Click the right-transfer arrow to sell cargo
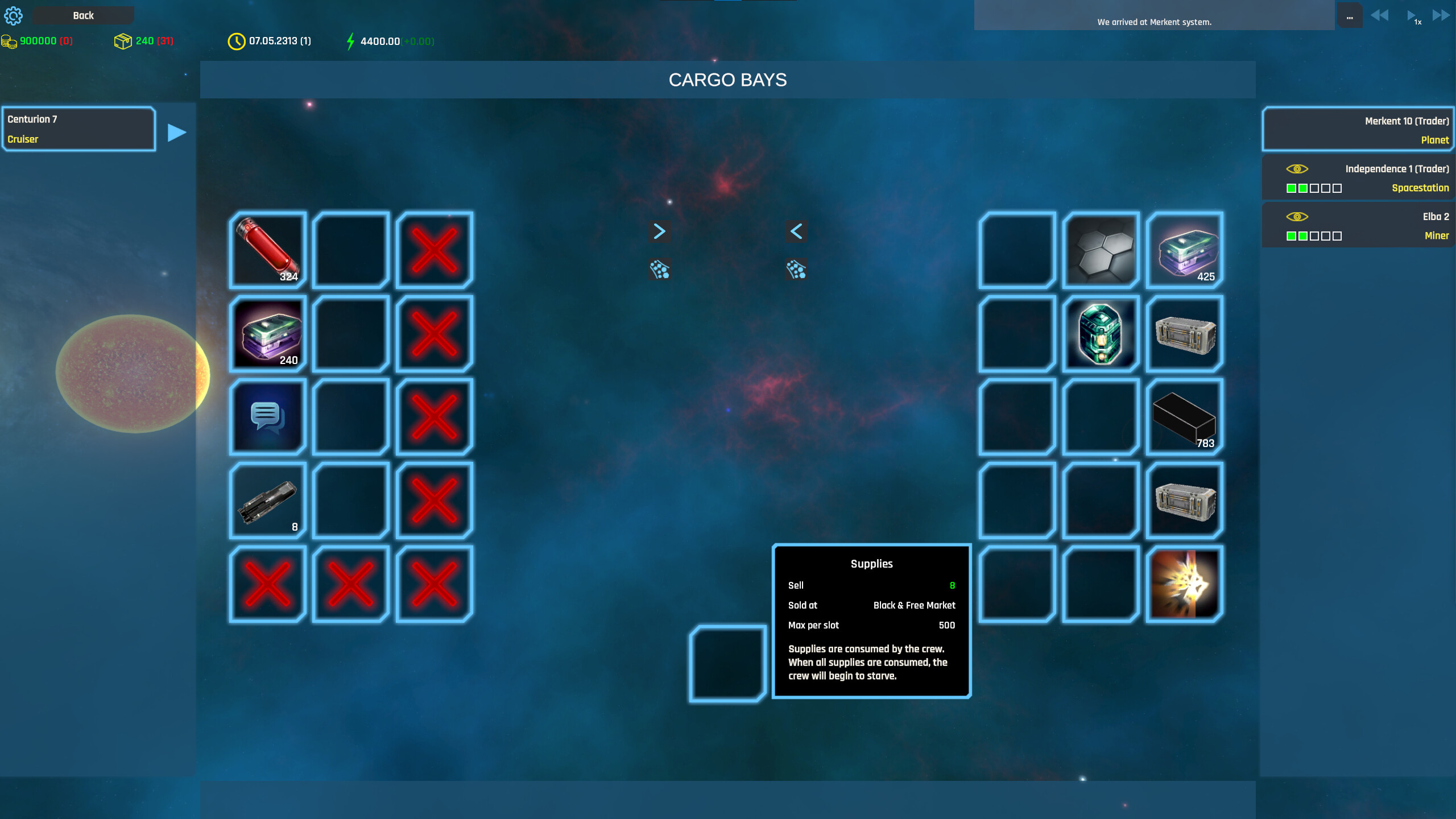1456x819 pixels. [x=659, y=231]
